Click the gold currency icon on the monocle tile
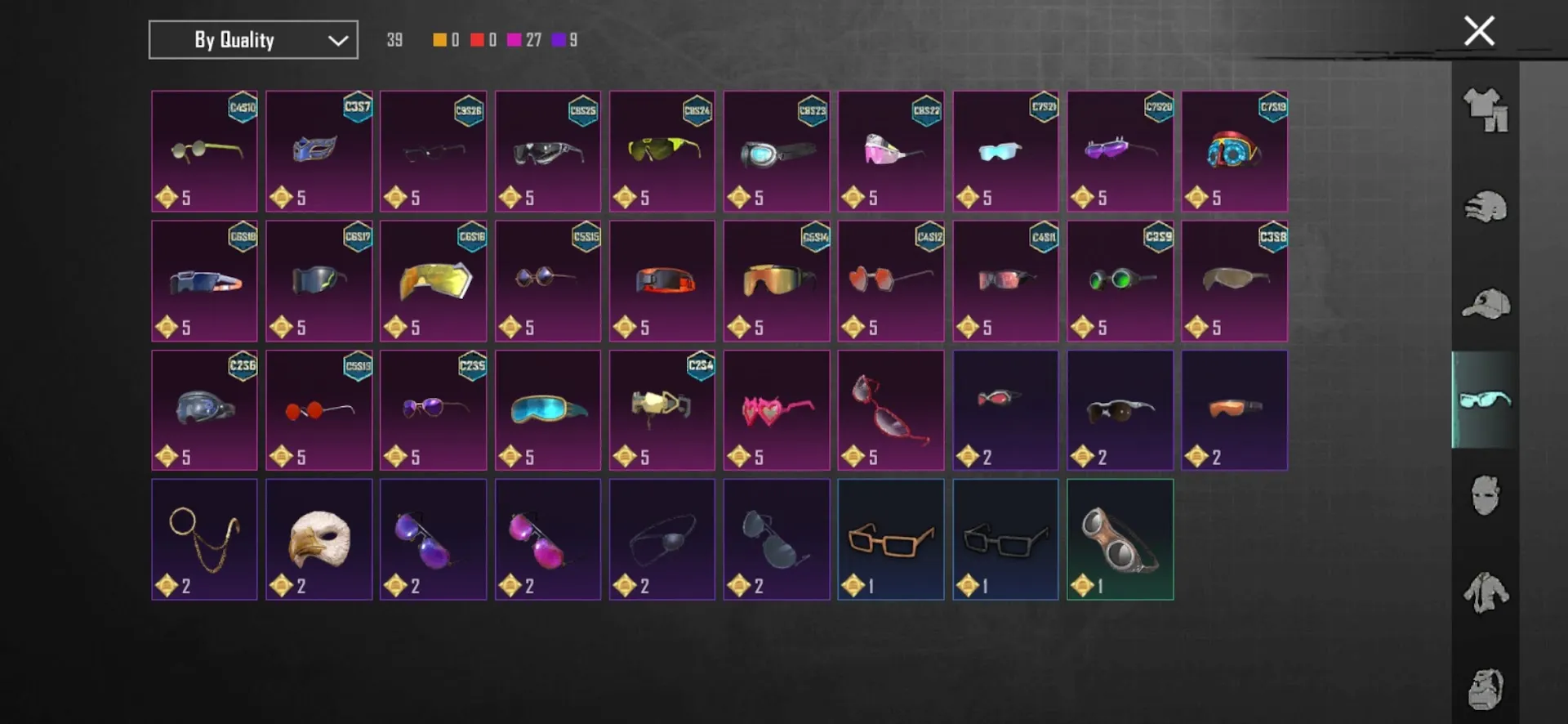 coord(167,586)
